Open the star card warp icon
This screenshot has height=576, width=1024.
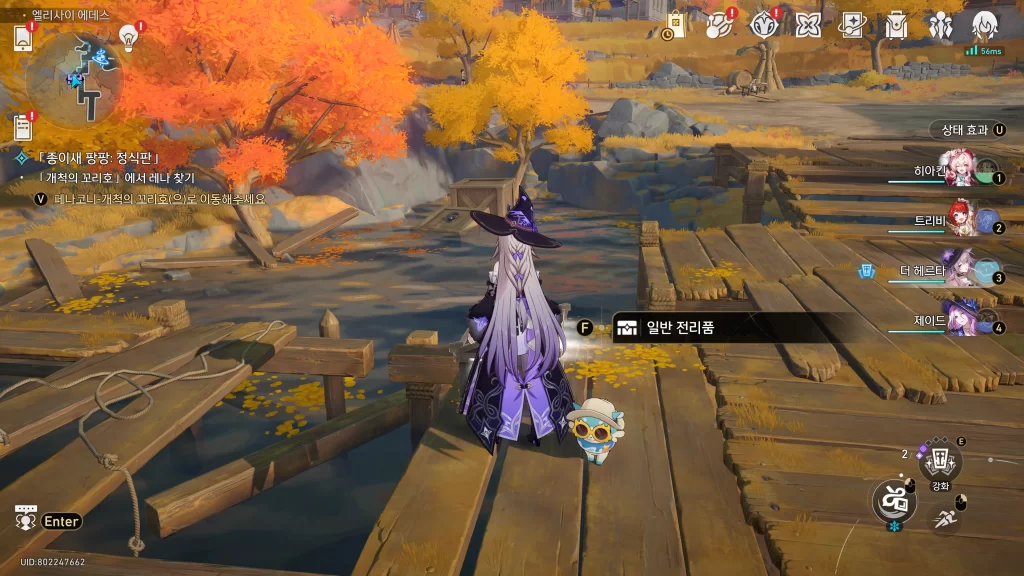[x=852, y=24]
